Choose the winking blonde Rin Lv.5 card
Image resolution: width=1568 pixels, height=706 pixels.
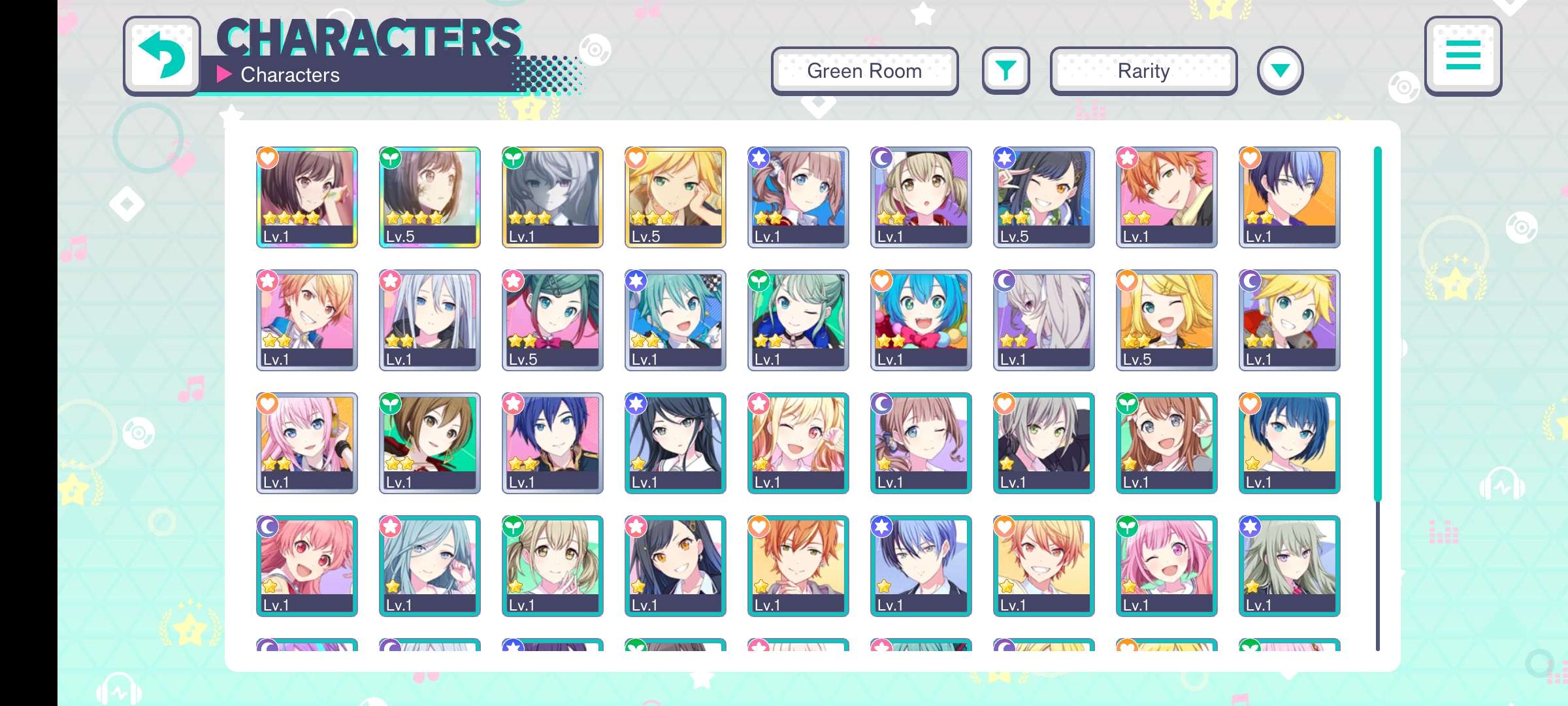pos(1166,320)
